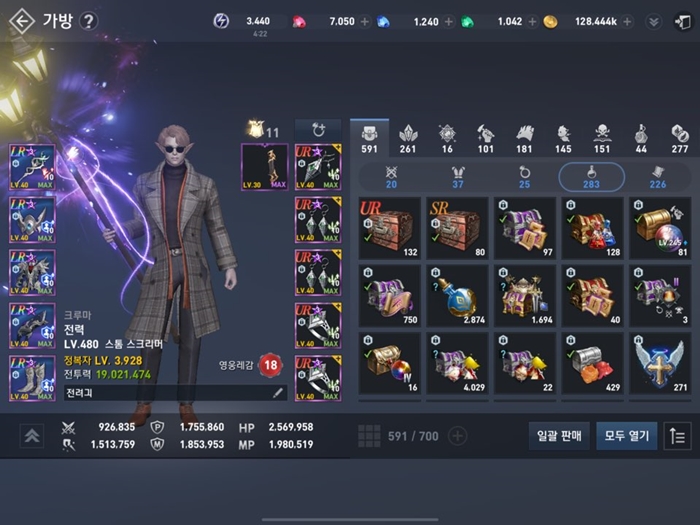Screen dimensions: 700x525
Task: Go back from the bag screen
Action: 21,21
